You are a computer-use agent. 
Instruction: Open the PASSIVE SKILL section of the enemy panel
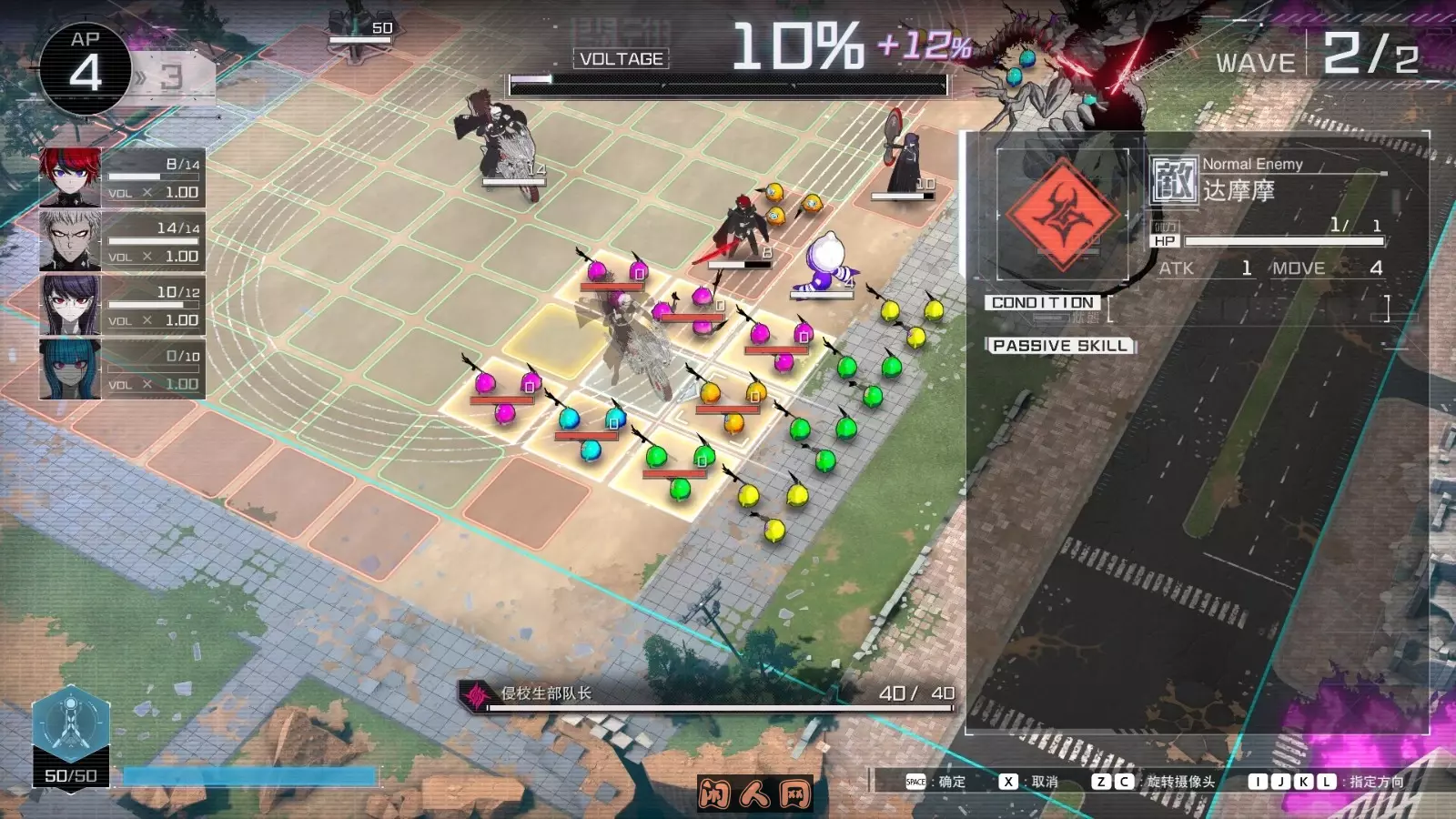[x=1061, y=345]
